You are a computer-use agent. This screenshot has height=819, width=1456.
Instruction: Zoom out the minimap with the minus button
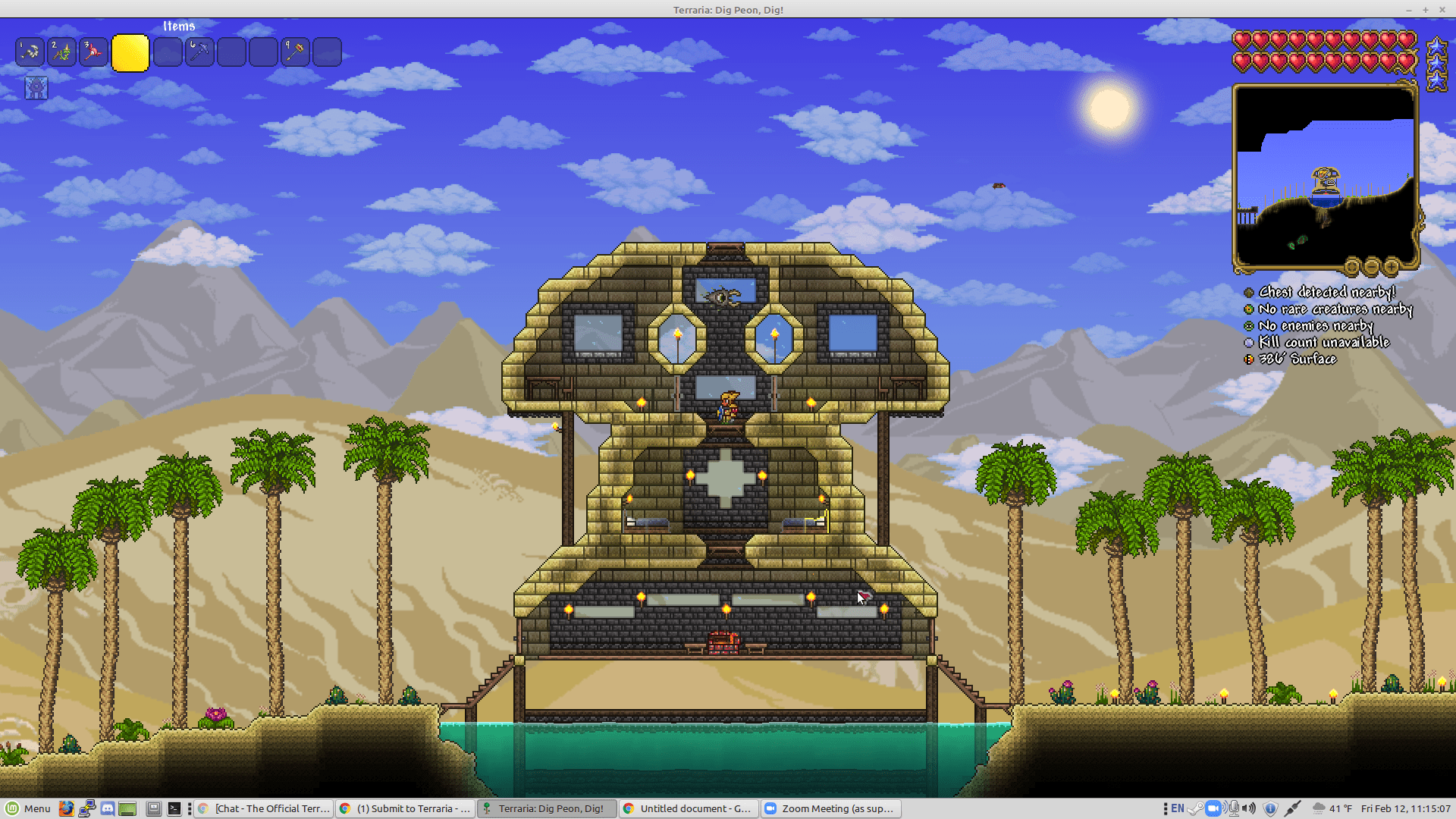1371,265
